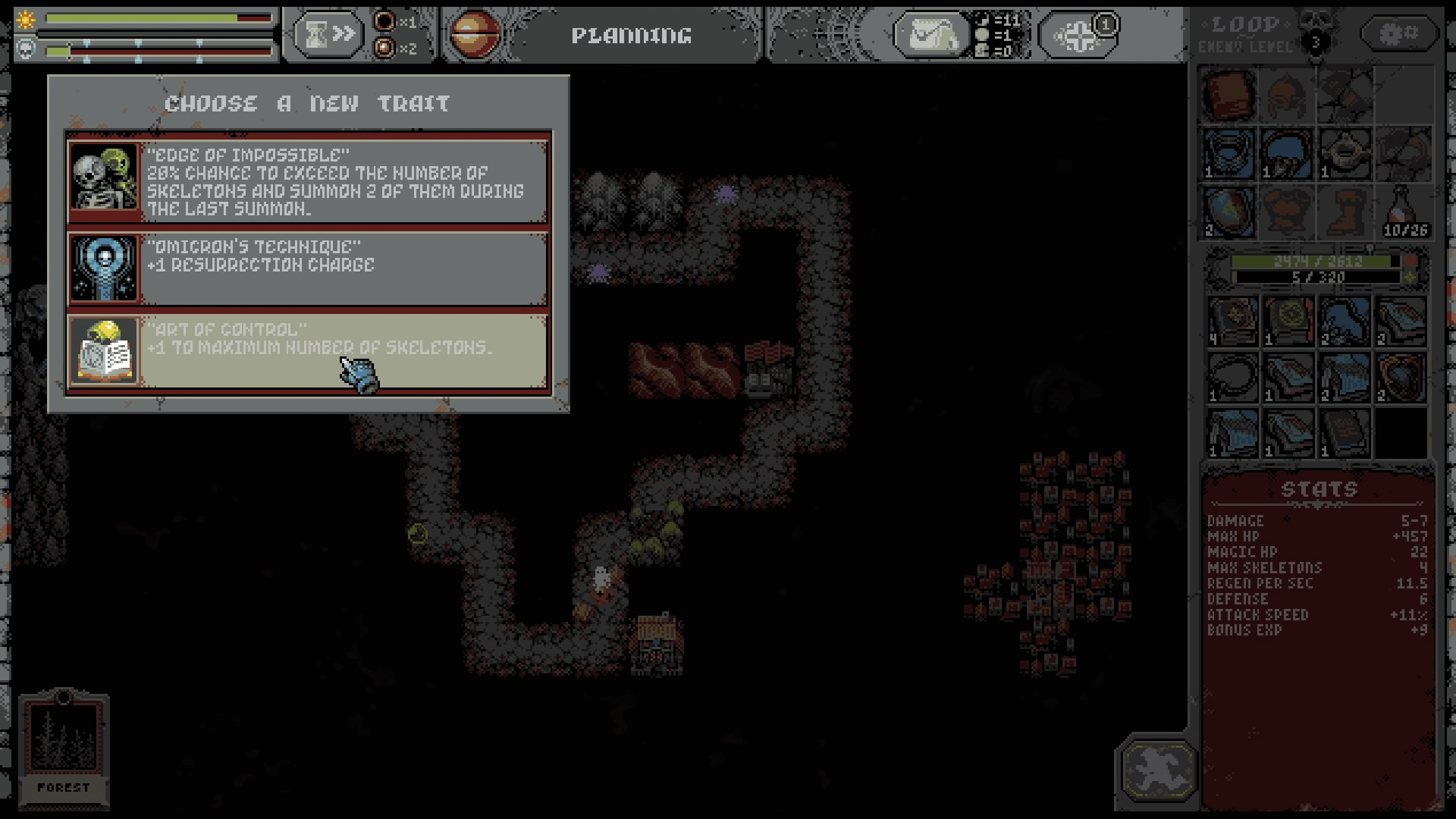The image size is (1456, 819).
Task: Select the red-rimmed shield in inventory
Action: (x=1401, y=377)
